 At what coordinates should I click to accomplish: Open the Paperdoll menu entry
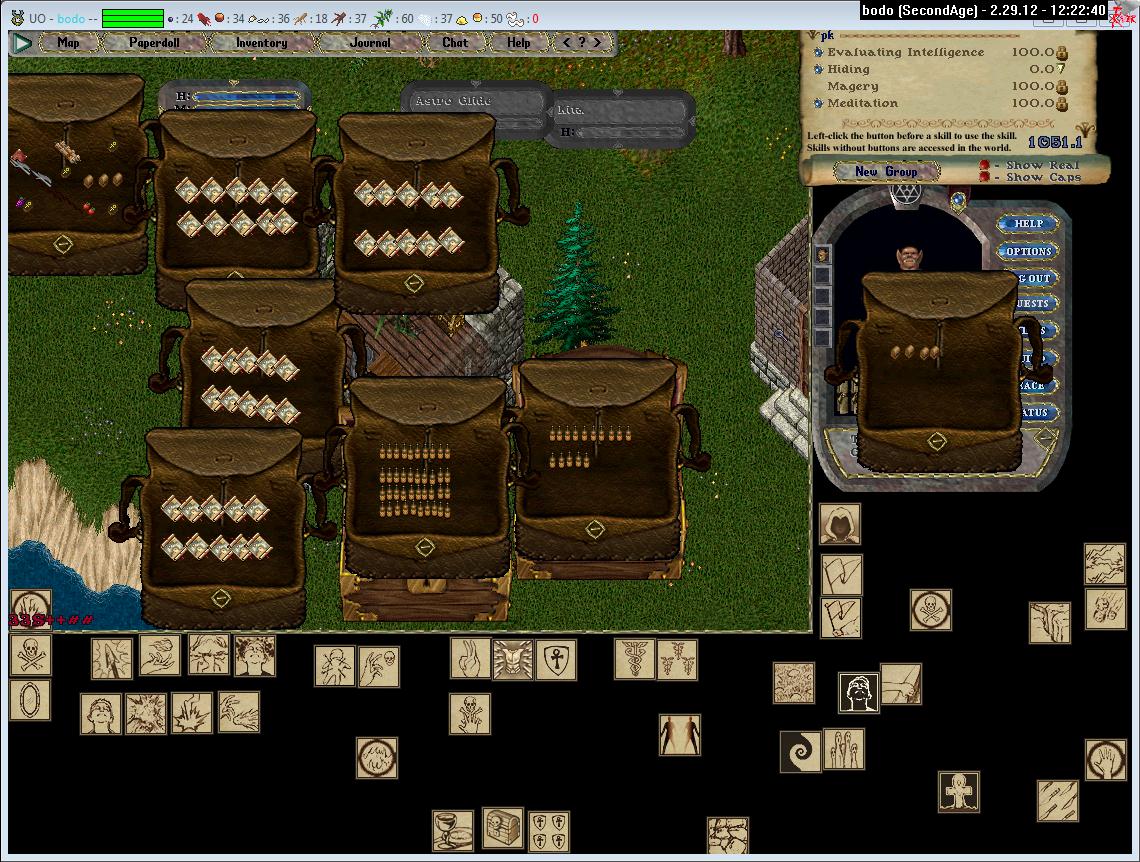pyautogui.click(x=154, y=43)
